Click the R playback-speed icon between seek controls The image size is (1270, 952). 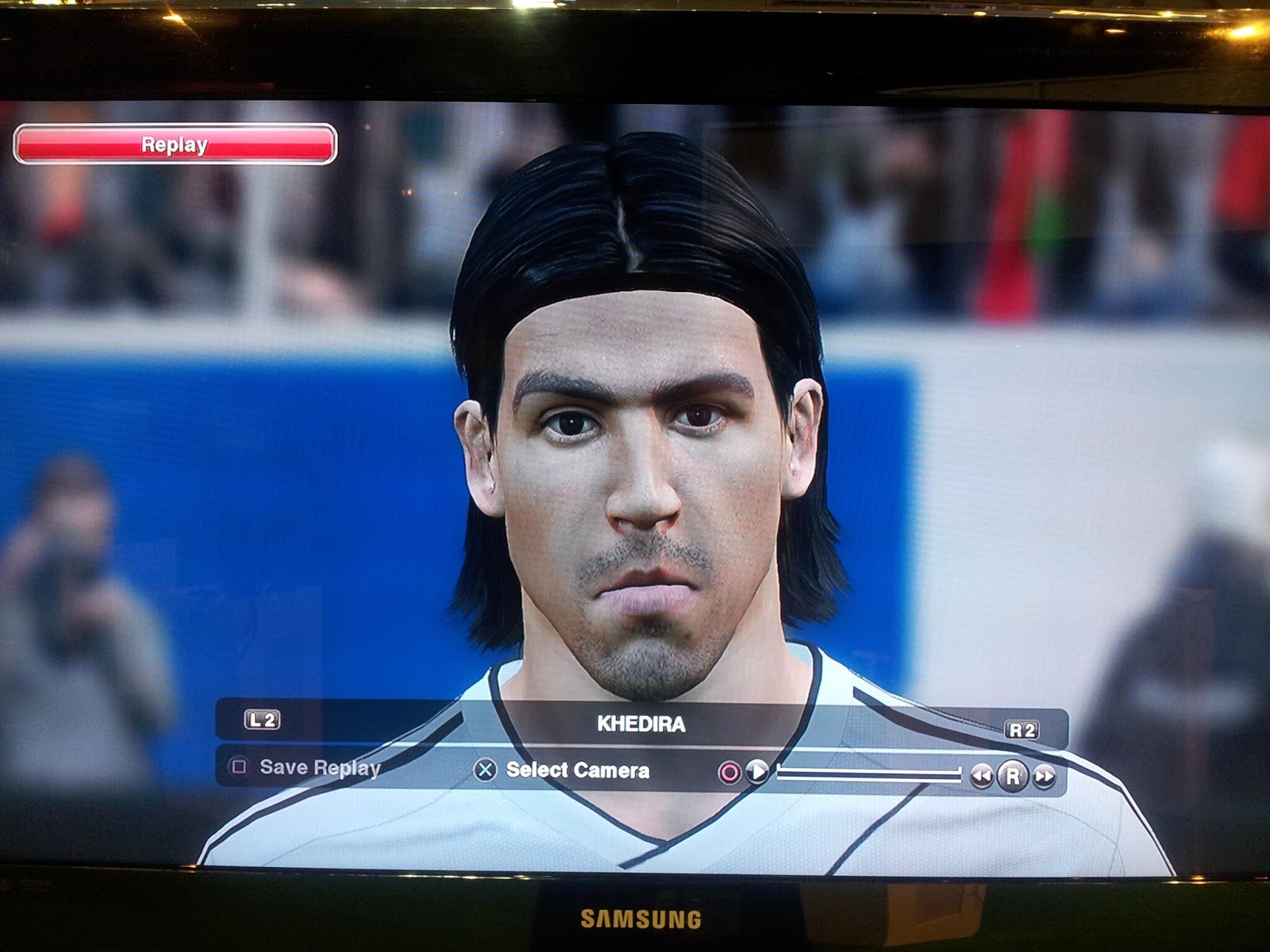click(1014, 776)
